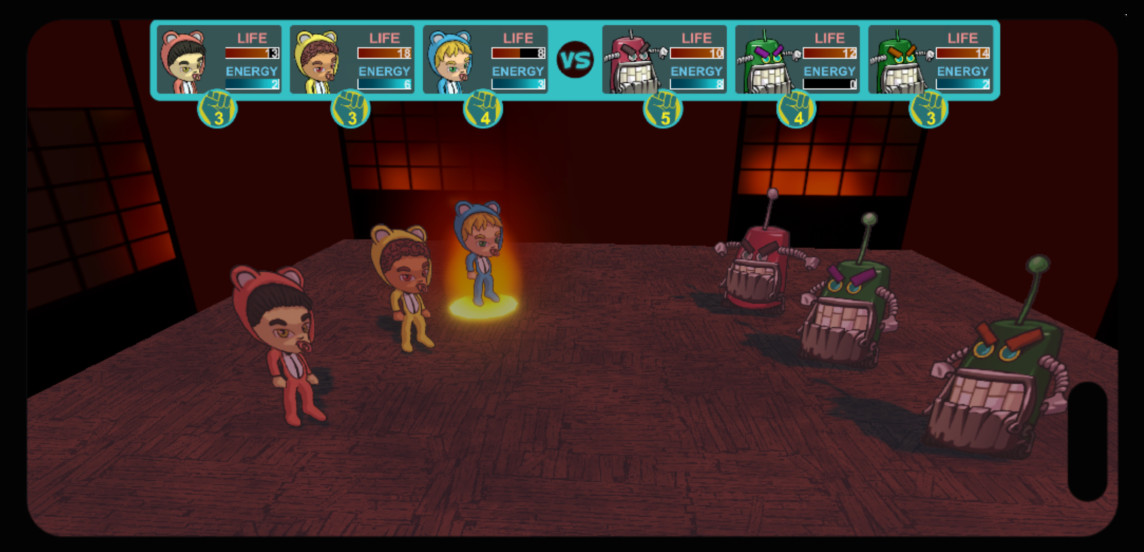1144x552 pixels.
Task: Target the red robot's portrait panel
Action: [x=664, y=60]
